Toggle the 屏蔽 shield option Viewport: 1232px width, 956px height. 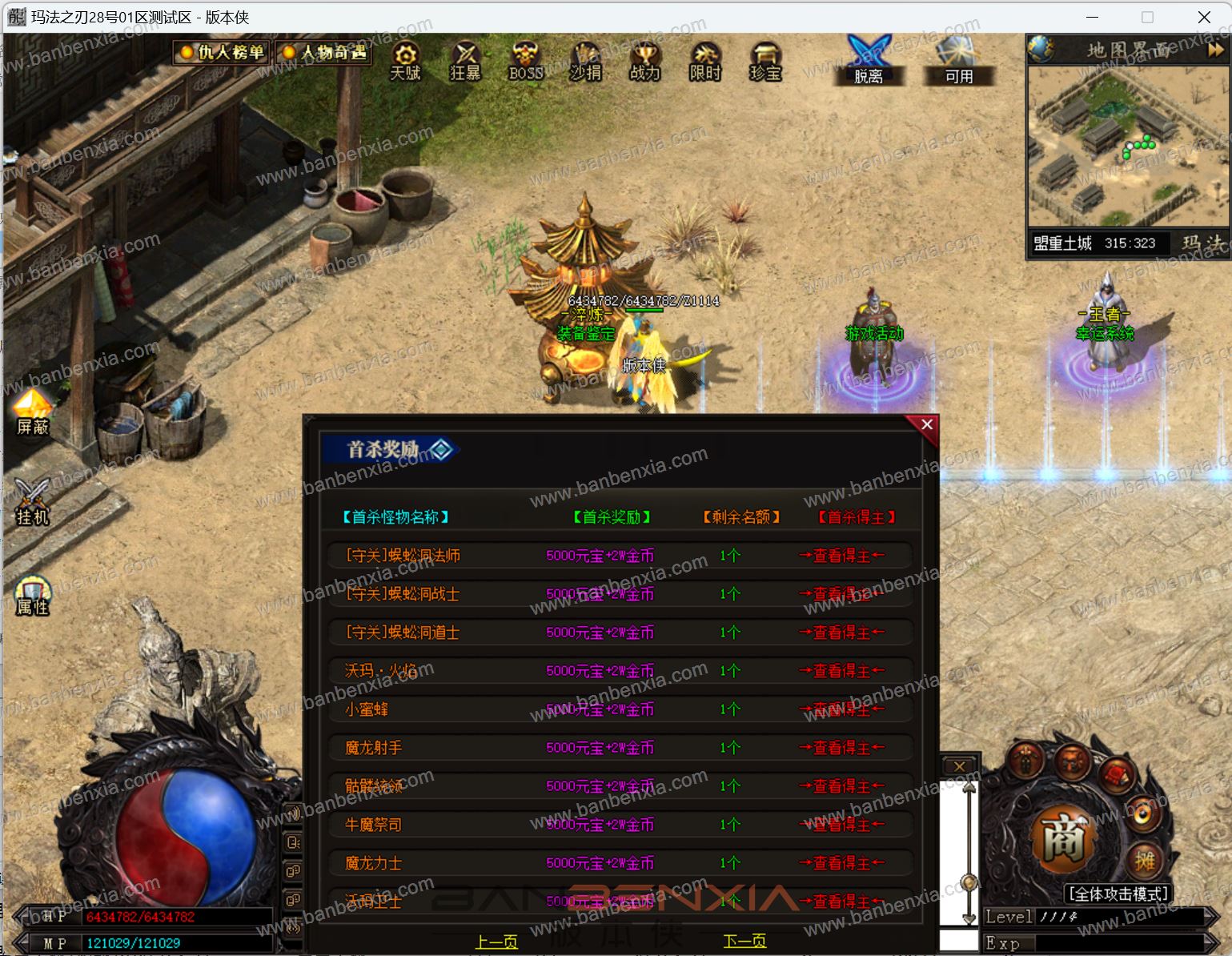coord(33,412)
